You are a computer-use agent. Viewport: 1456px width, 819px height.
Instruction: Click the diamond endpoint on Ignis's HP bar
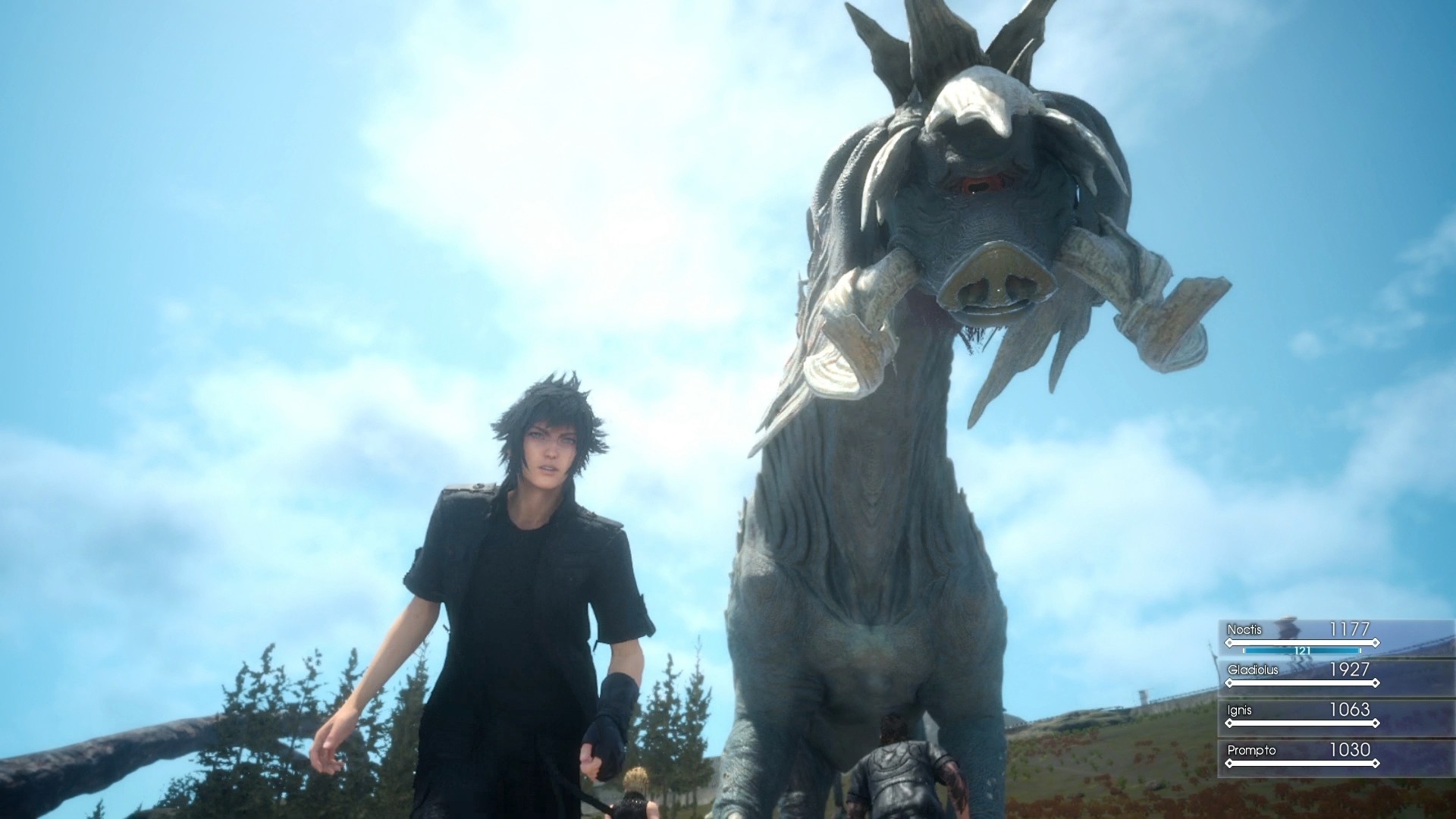pos(1376,723)
